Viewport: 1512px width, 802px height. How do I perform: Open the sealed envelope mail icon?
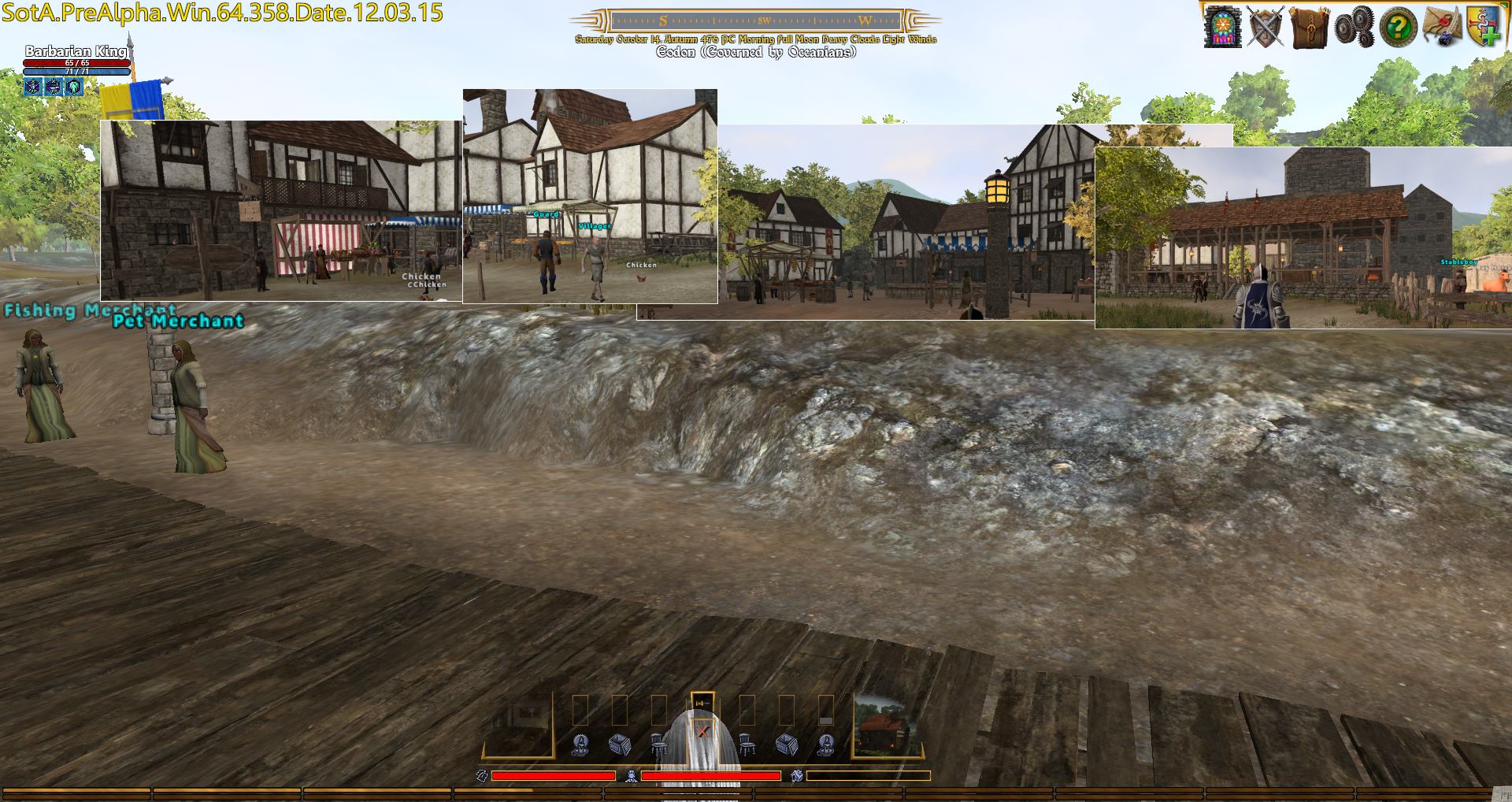click(1442, 27)
